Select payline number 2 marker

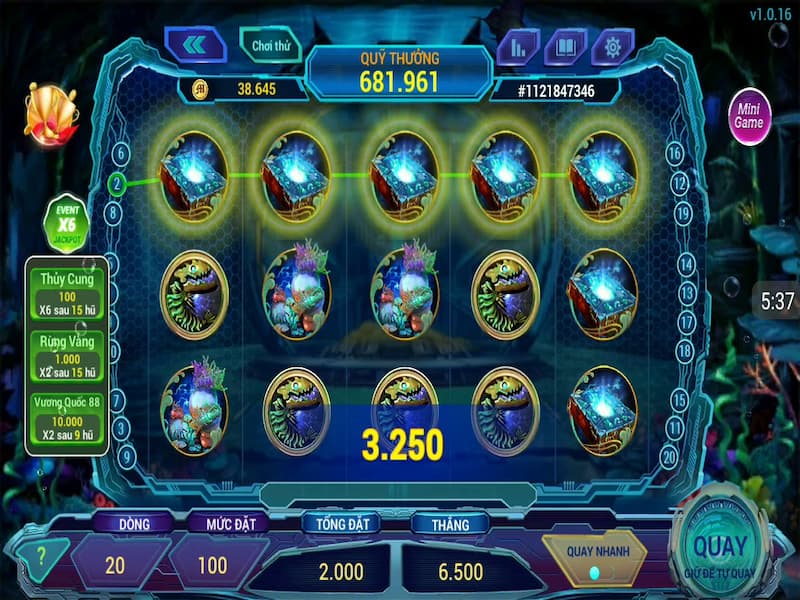117,184
